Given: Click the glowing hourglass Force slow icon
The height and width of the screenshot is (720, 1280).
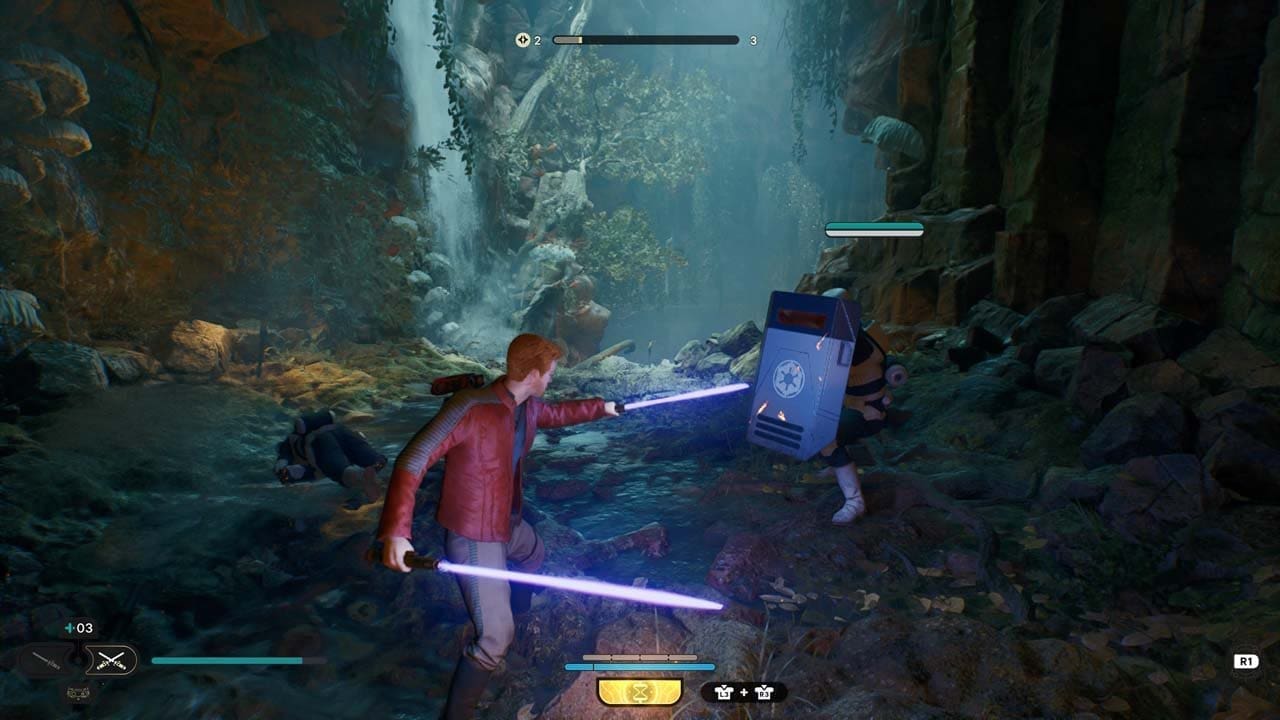Looking at the screenshot, I should 640,690.
